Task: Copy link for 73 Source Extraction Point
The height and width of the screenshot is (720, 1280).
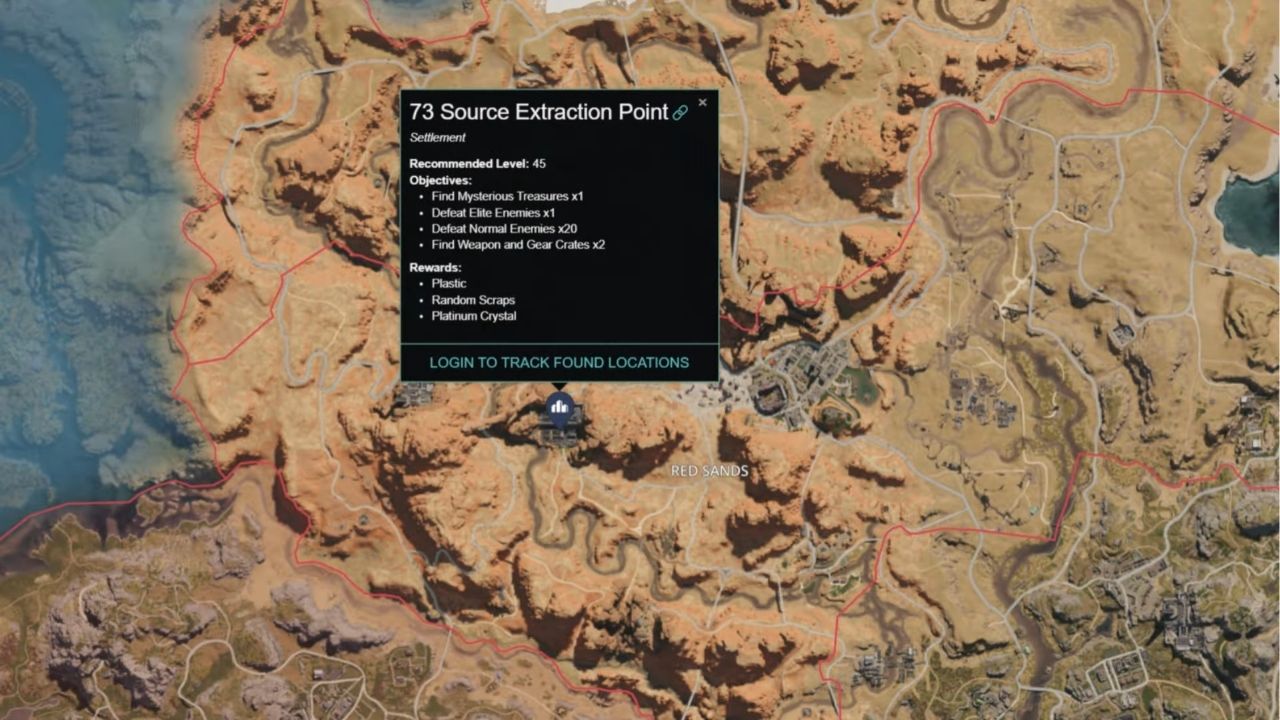Action: 680,113
